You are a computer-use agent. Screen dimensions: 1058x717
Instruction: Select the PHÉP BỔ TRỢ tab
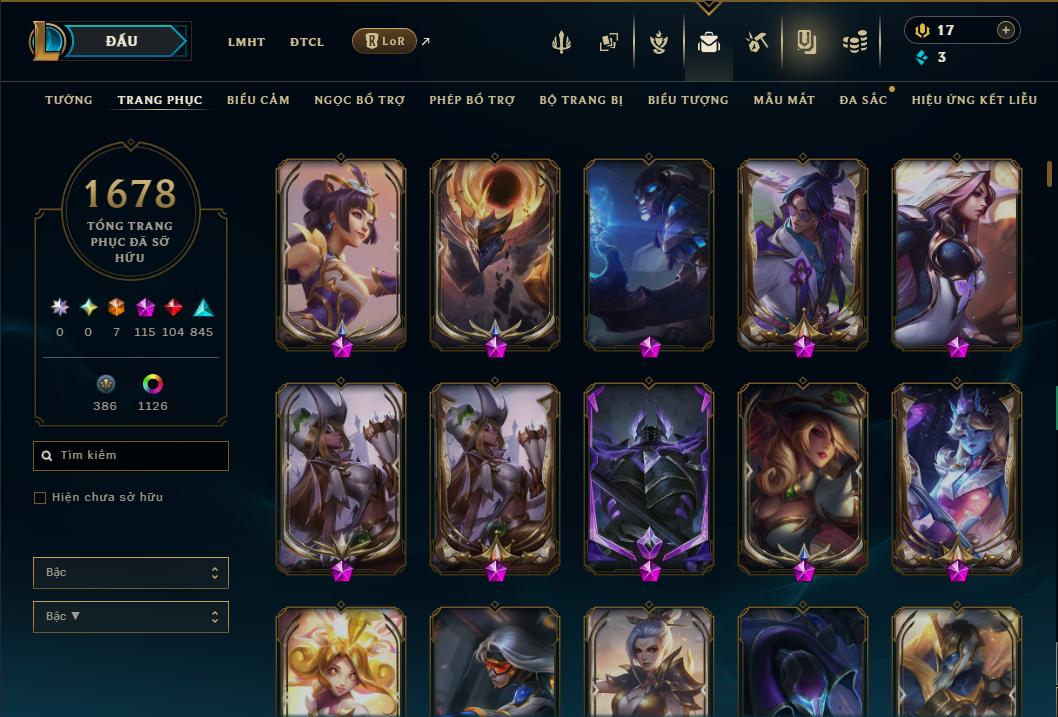pyautogui.click(x=472, y=100)
